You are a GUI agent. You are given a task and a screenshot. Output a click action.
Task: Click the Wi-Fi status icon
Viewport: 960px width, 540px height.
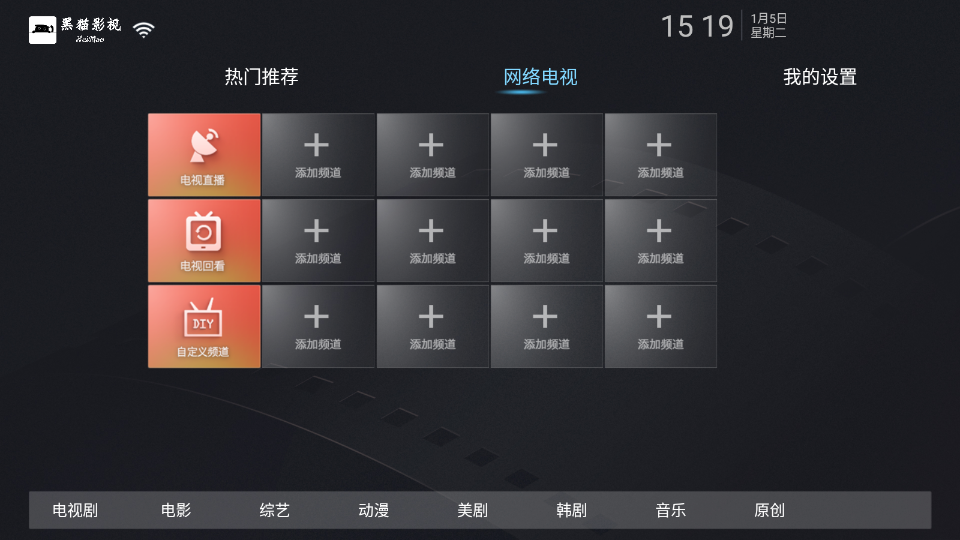144,30
